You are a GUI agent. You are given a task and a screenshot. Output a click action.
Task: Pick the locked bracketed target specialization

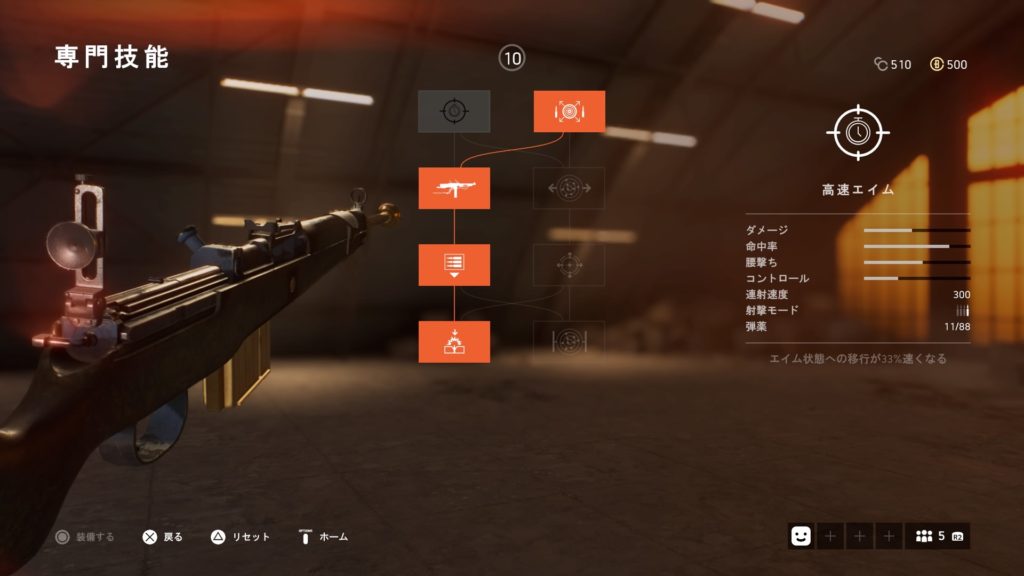pyautogui.click(x=569, y=342)
